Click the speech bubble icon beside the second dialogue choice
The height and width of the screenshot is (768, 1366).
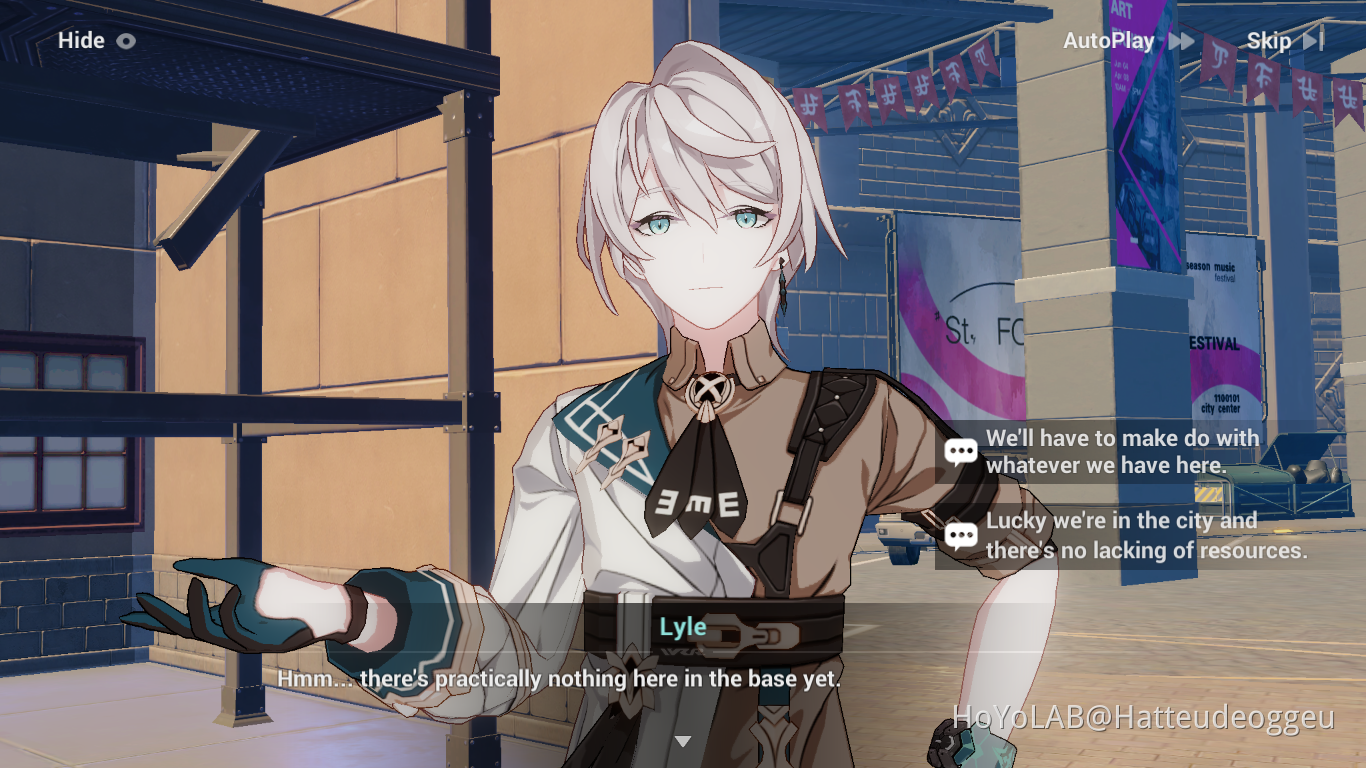click(961, 534)
